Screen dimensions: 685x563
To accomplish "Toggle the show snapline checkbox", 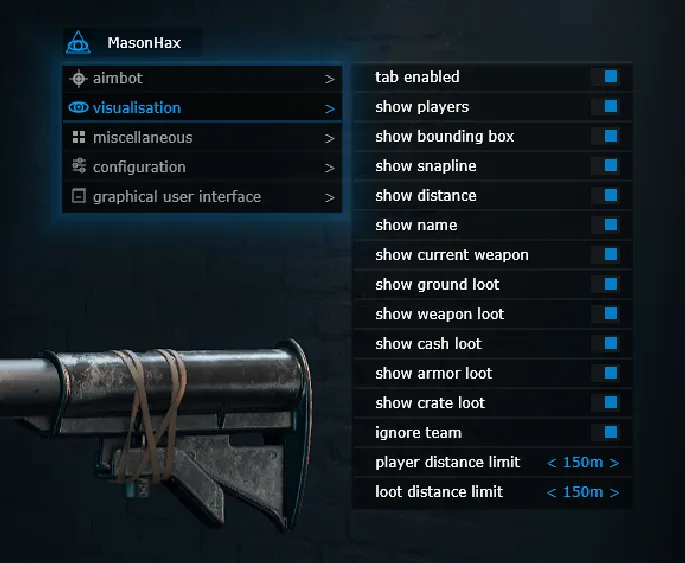I will [x=611, y=166].
